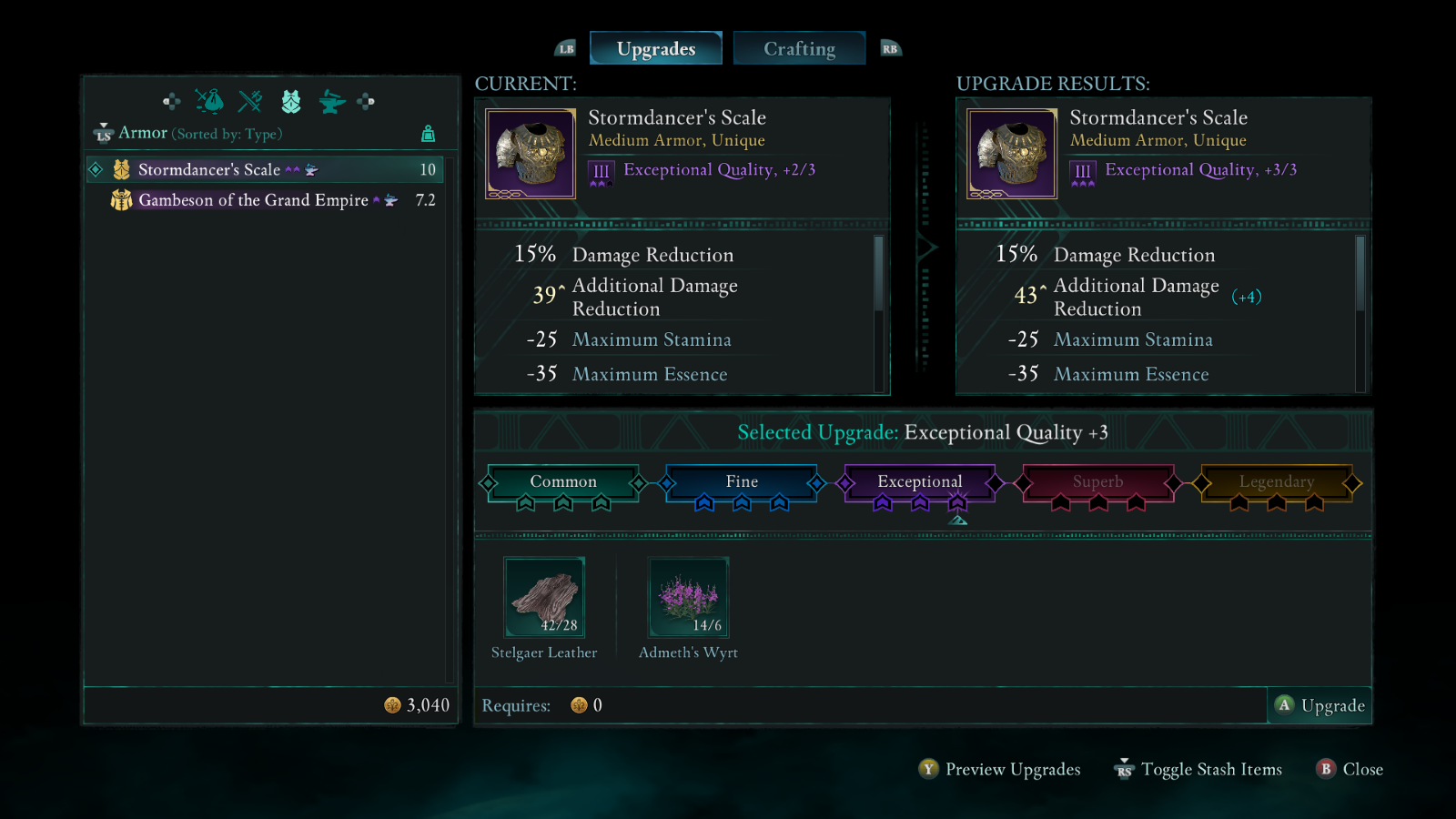Choose the Superb quality tier
Image resolution: width=1456 pixels, height=819 pixels.
click(x=1097, y=481)
